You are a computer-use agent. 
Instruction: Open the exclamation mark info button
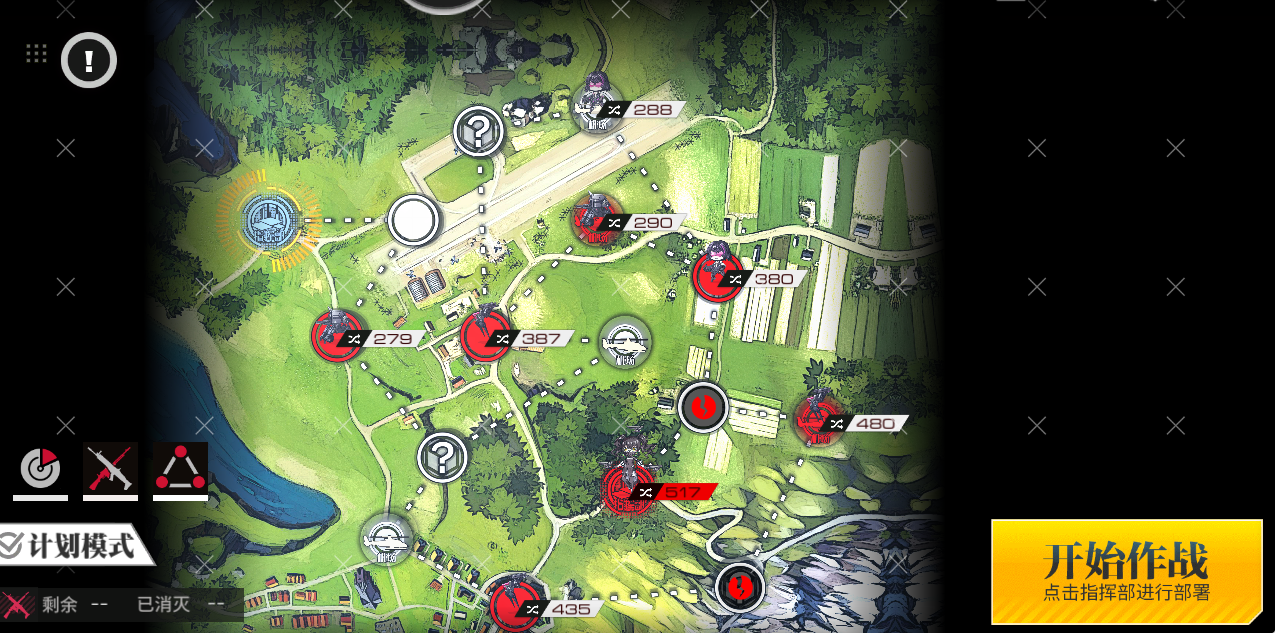click(89, 60)
